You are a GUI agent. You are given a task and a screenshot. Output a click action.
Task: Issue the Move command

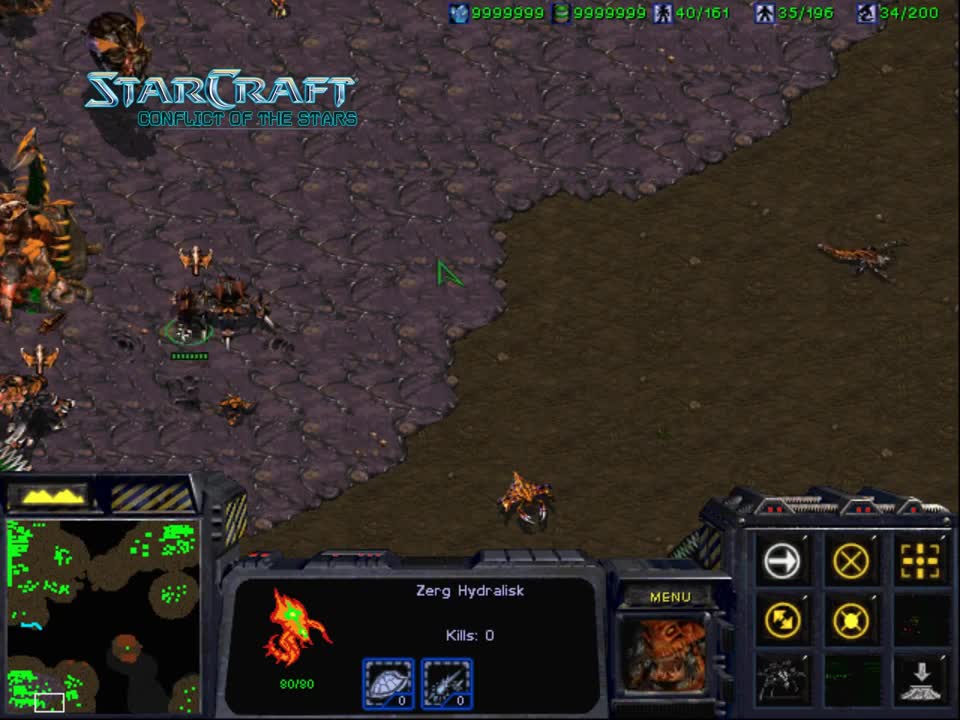point(782,561)
